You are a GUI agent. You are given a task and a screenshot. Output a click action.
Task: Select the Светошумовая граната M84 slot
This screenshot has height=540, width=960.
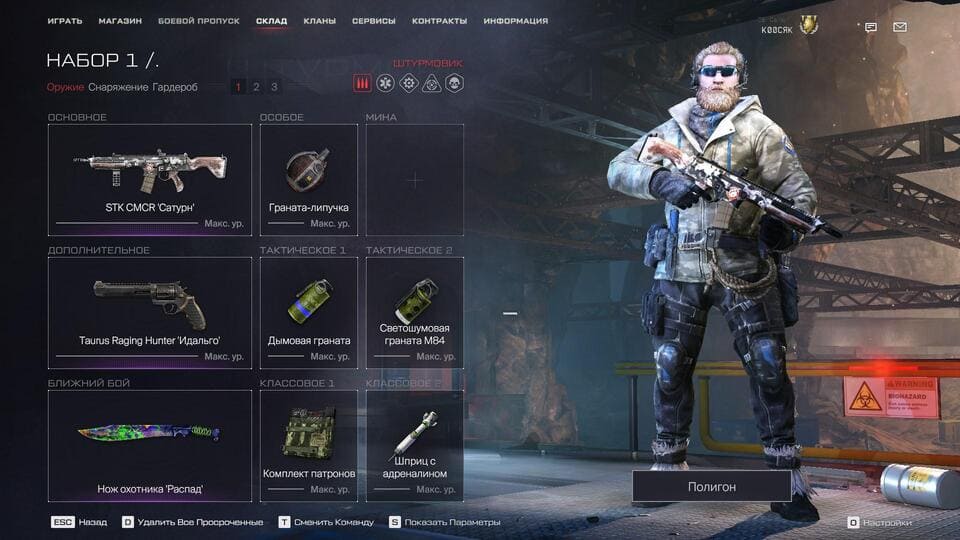415,312
